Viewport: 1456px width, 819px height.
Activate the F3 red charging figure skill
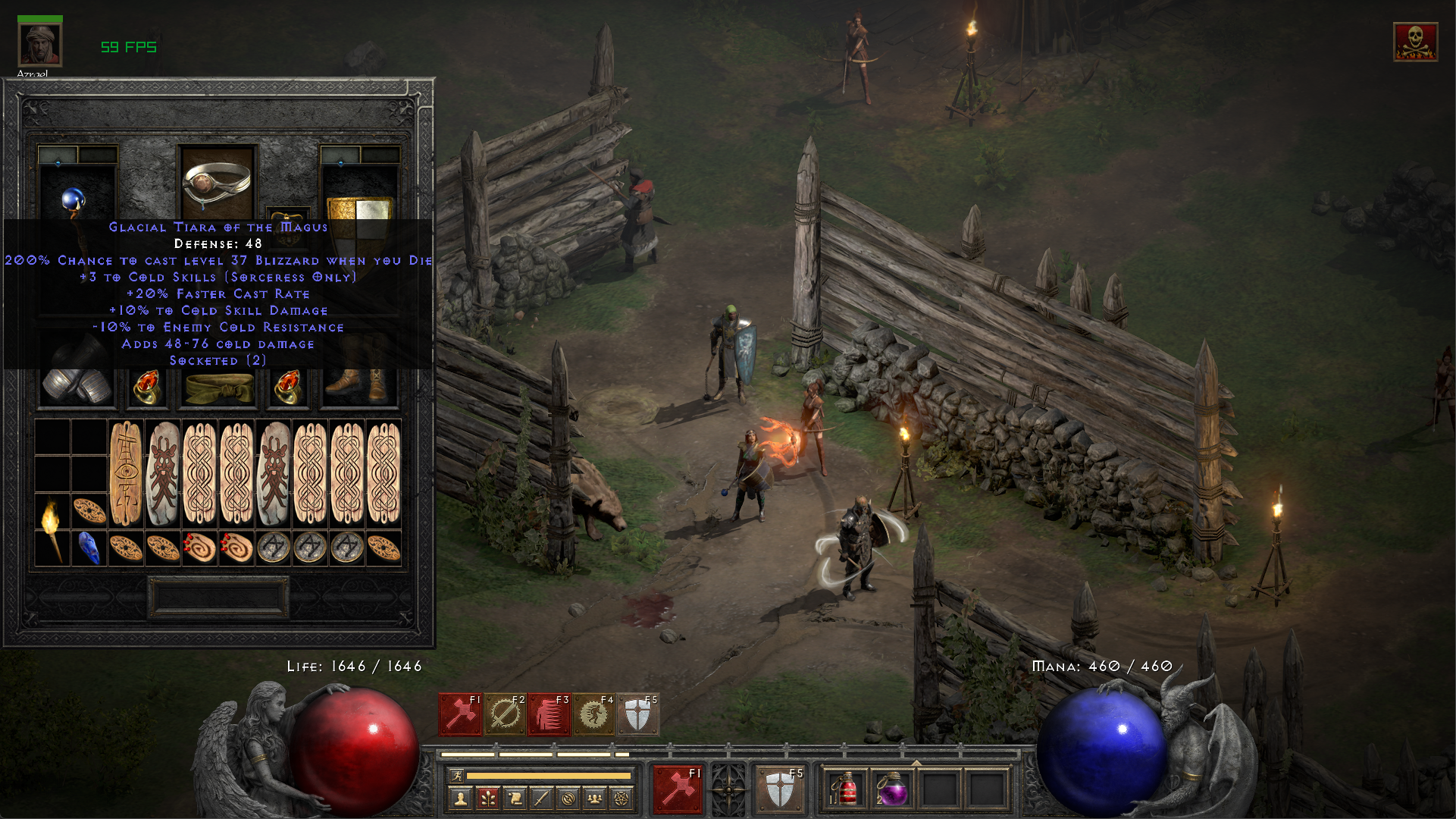pyautogui.click(x=550, y=714)
